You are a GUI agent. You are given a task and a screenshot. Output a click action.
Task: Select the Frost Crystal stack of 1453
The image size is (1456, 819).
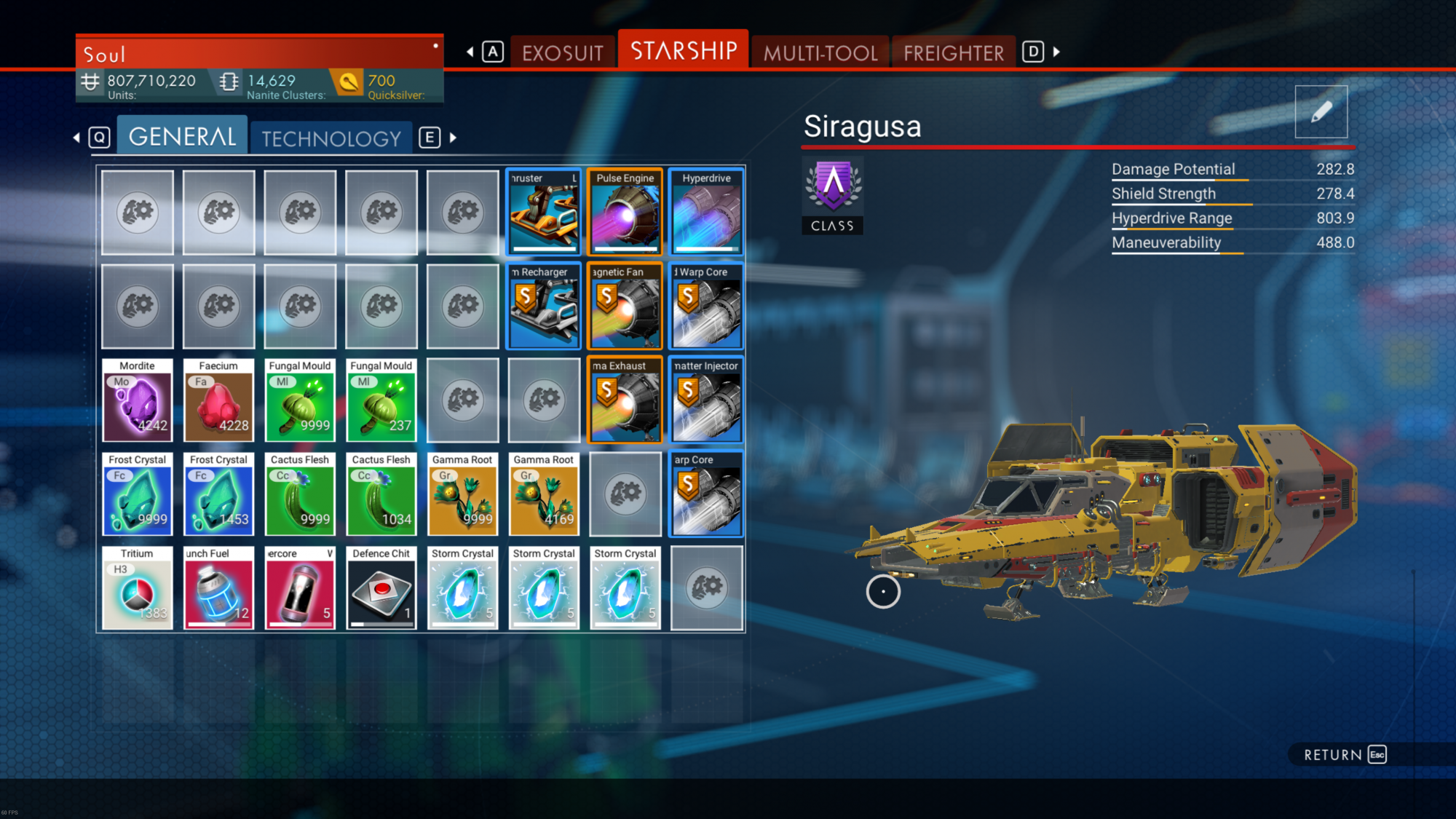click(x=218, y=494)
